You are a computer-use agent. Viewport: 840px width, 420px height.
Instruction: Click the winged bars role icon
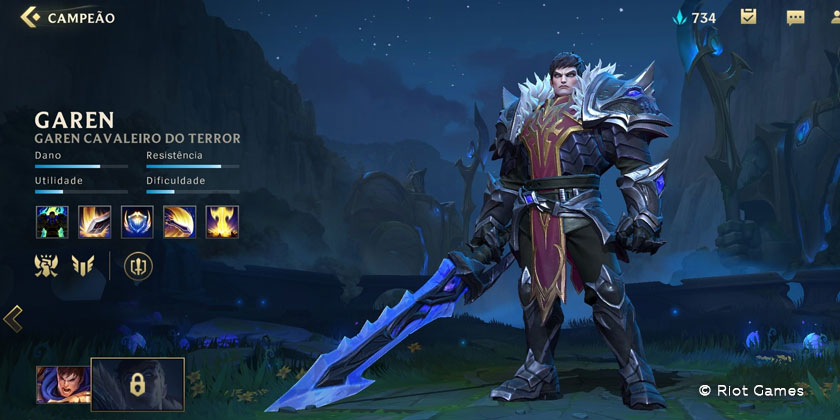click(x=83, y=266)
